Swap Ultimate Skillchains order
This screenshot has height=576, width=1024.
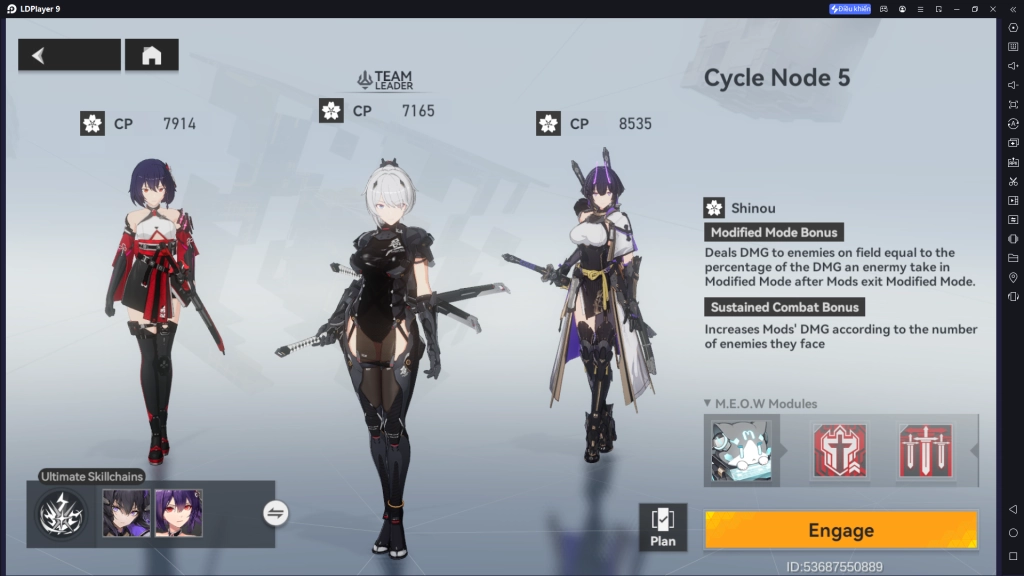275,513
